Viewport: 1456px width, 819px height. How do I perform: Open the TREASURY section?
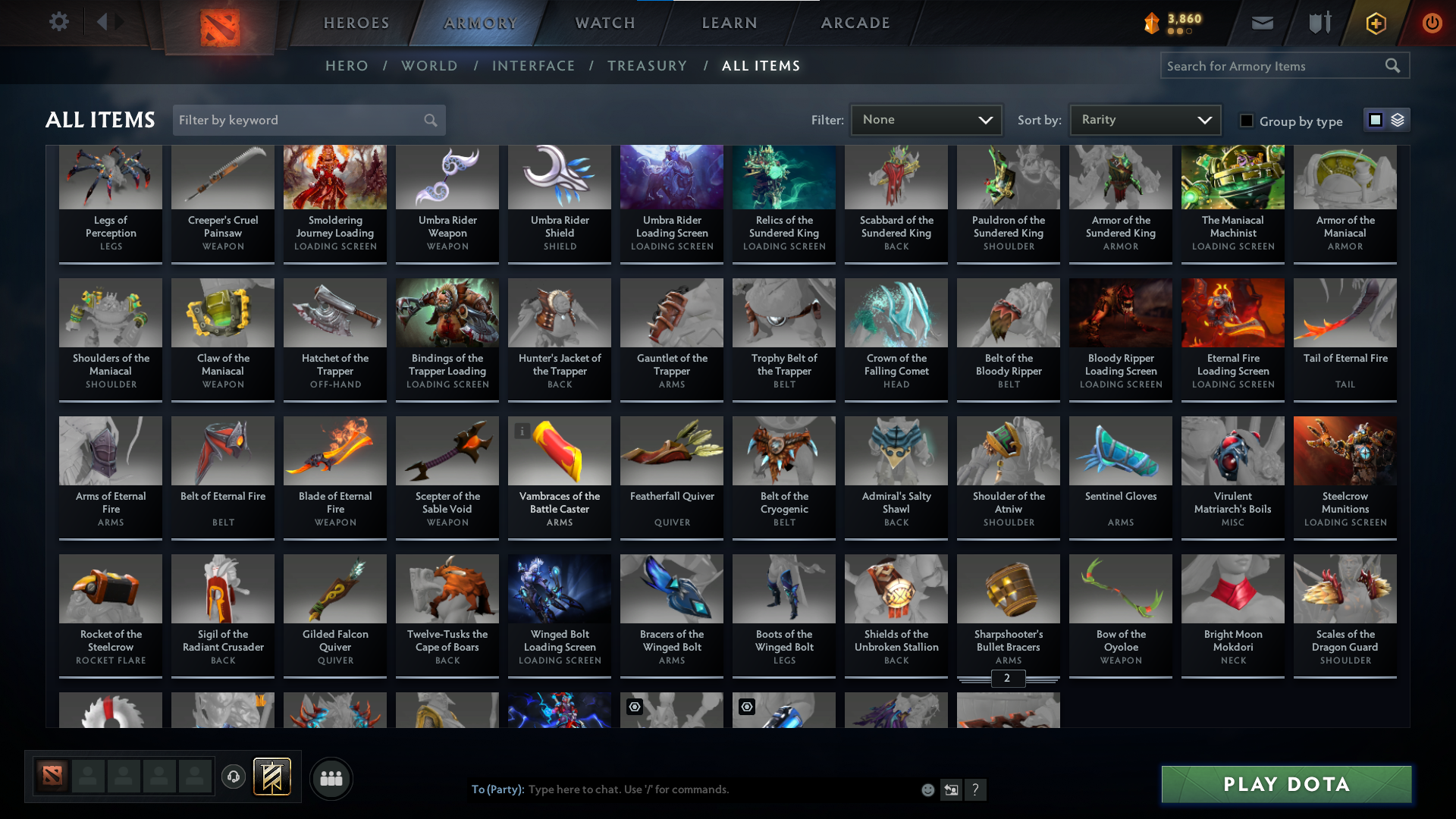pos(647,66)
